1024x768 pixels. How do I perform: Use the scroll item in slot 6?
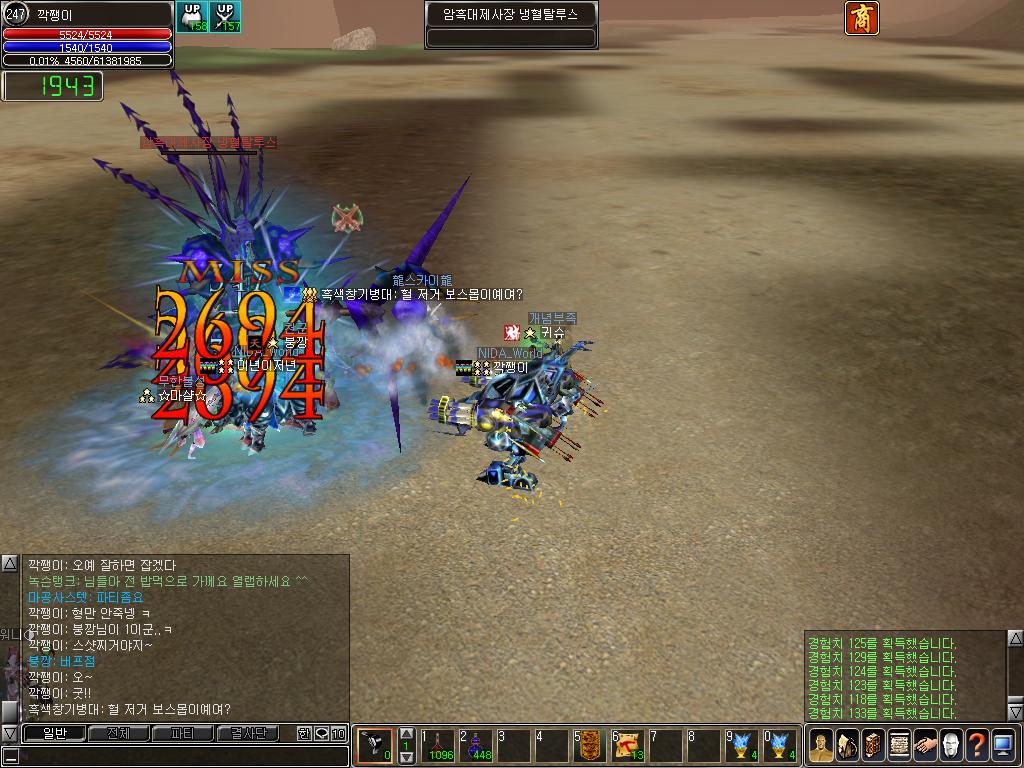pos(630,745)
